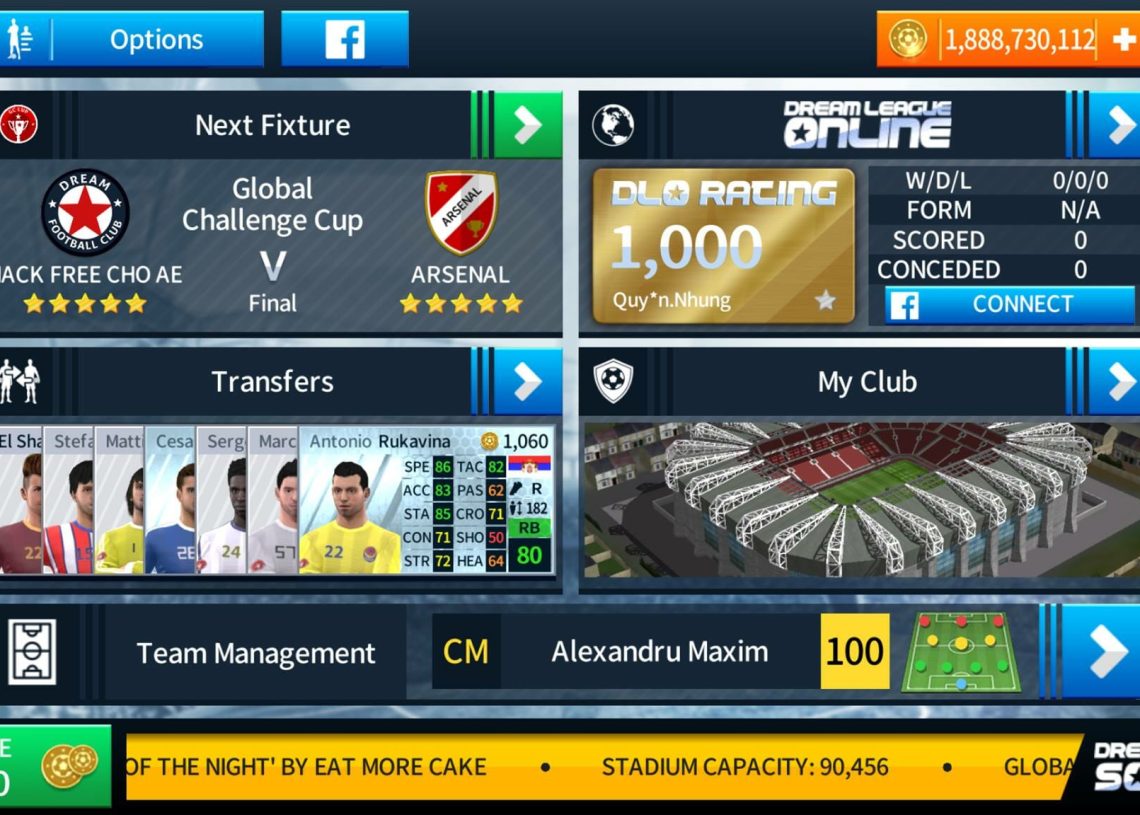Click the green coins button at bottom
This screenshot has width=1140, height=815.
pyautogui.click(x=55, y=766)
